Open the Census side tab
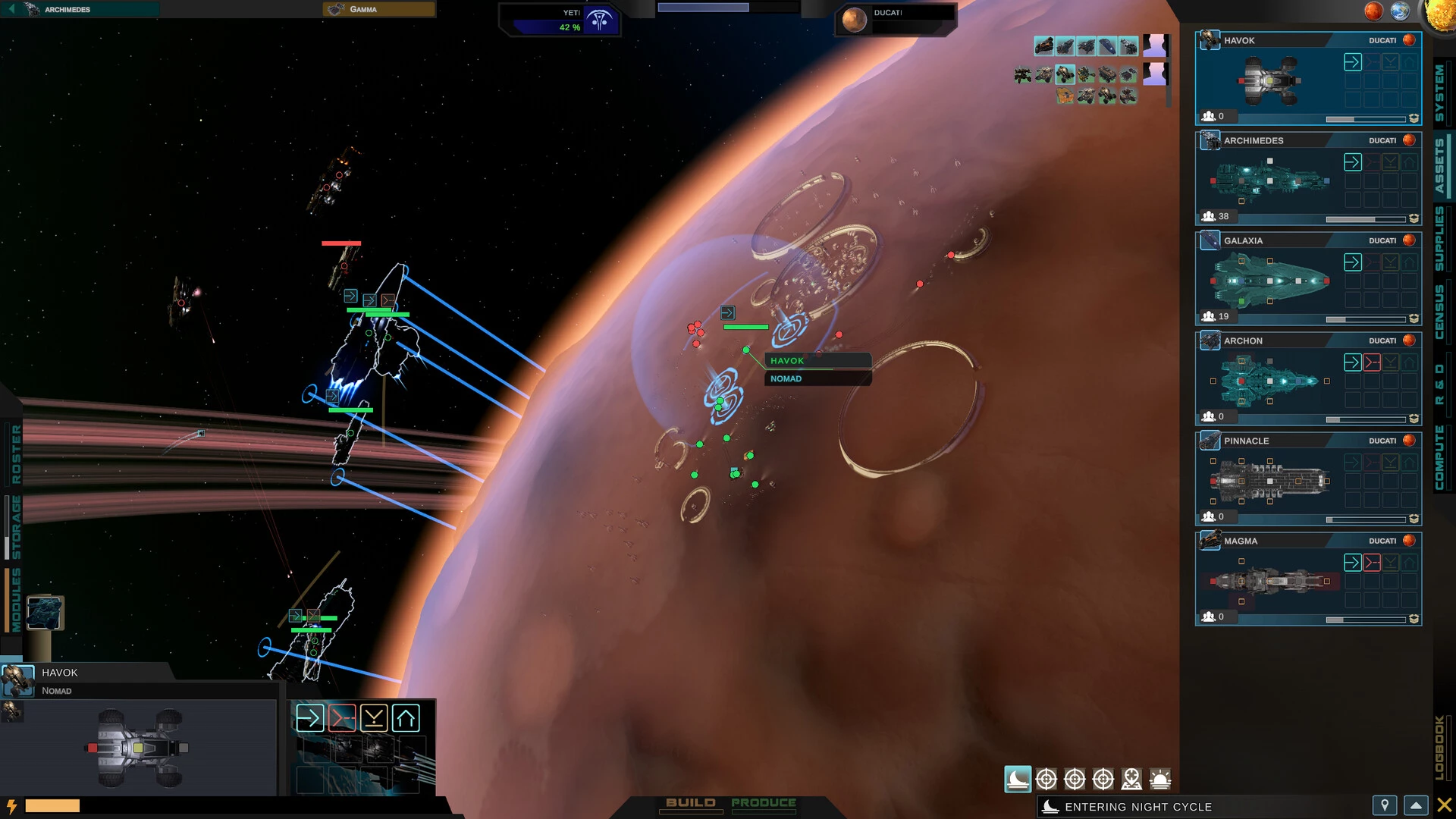 point(1439,312)
